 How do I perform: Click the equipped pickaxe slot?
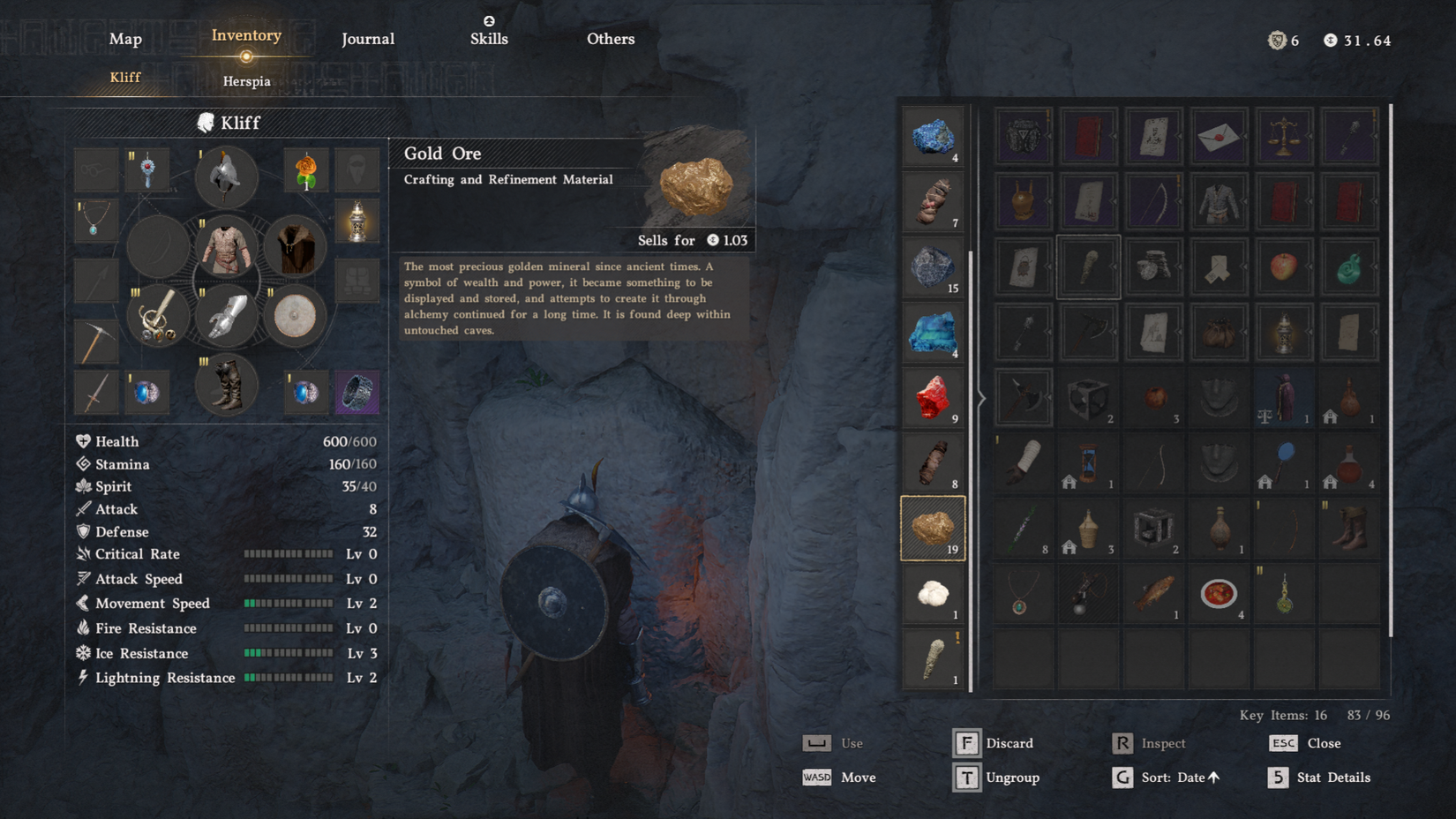pyautogui.click(x=96, y=342)
